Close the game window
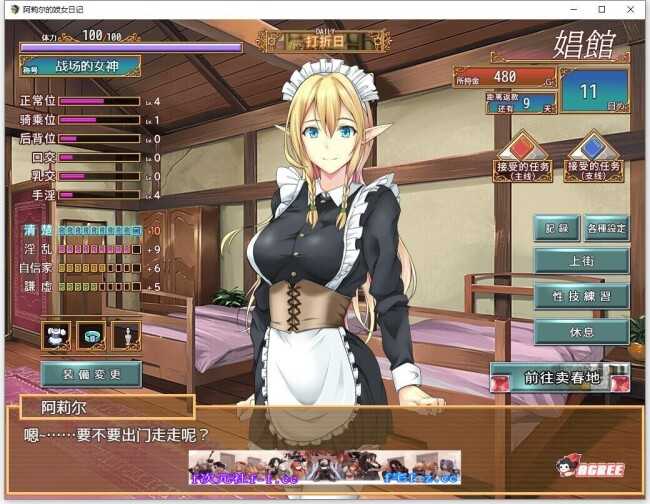Image resolution: width=650 pixels, height=504 pixels. pyautogui.click(x=630, y=9)
